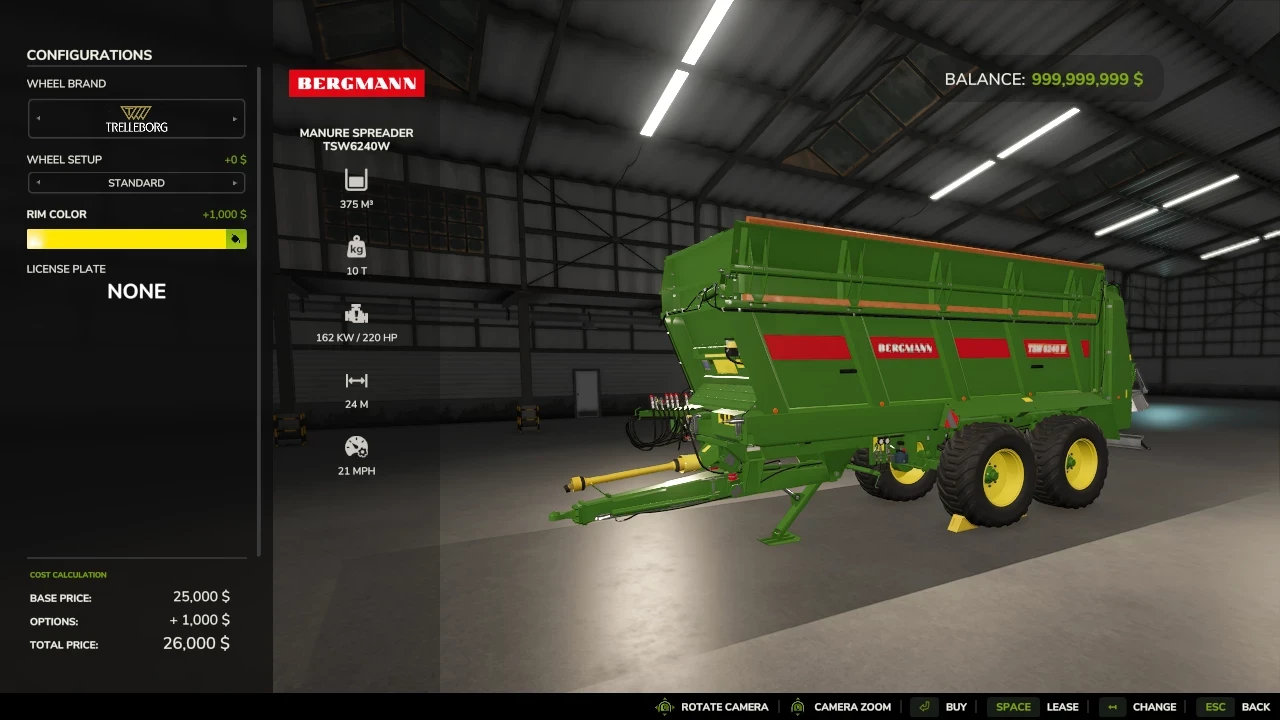Click Back to leave the shop
1280x720 pixels.
[x=1256, y=706]
